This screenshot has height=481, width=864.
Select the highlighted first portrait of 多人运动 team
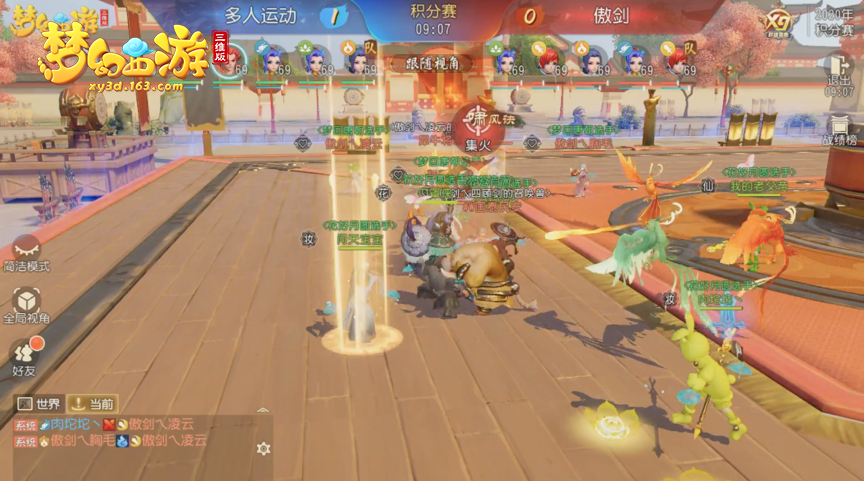229,59
